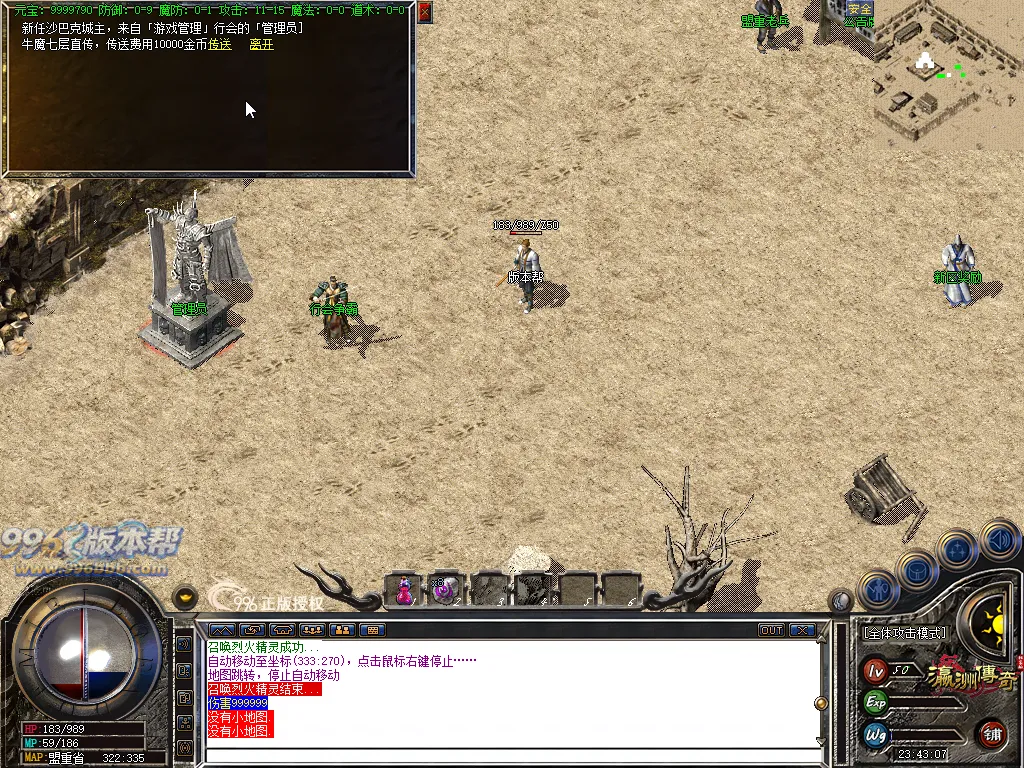Open the bag round button
The image size is (1024, 768).
coord(916,570)
